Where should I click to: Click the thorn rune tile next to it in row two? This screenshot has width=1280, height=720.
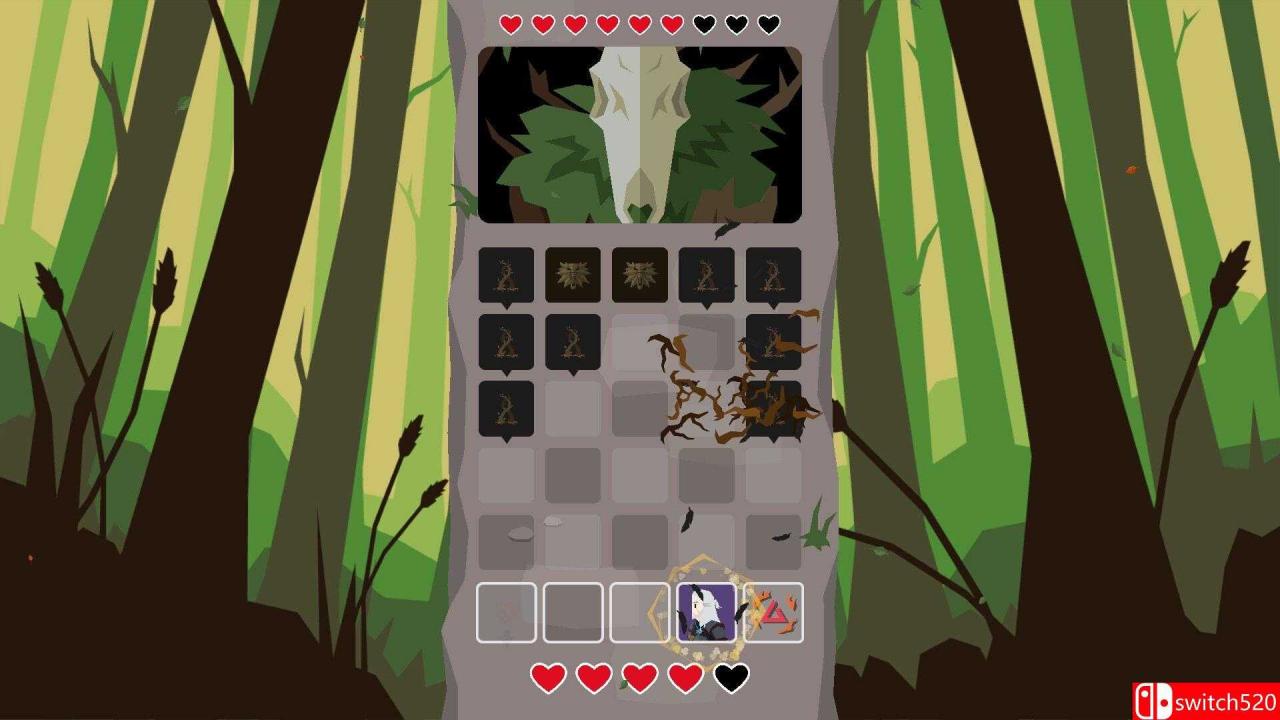pyautogui.click(x=572, y=343)
